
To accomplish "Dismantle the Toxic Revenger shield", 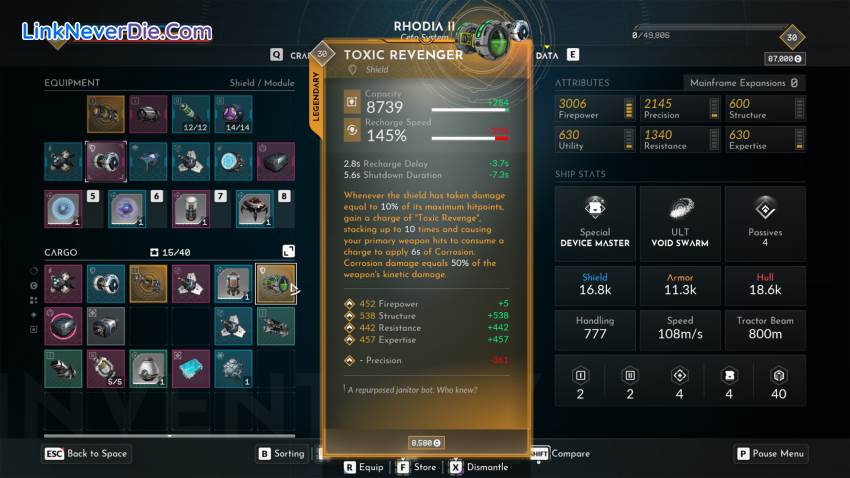I will [x=478, y=467].
